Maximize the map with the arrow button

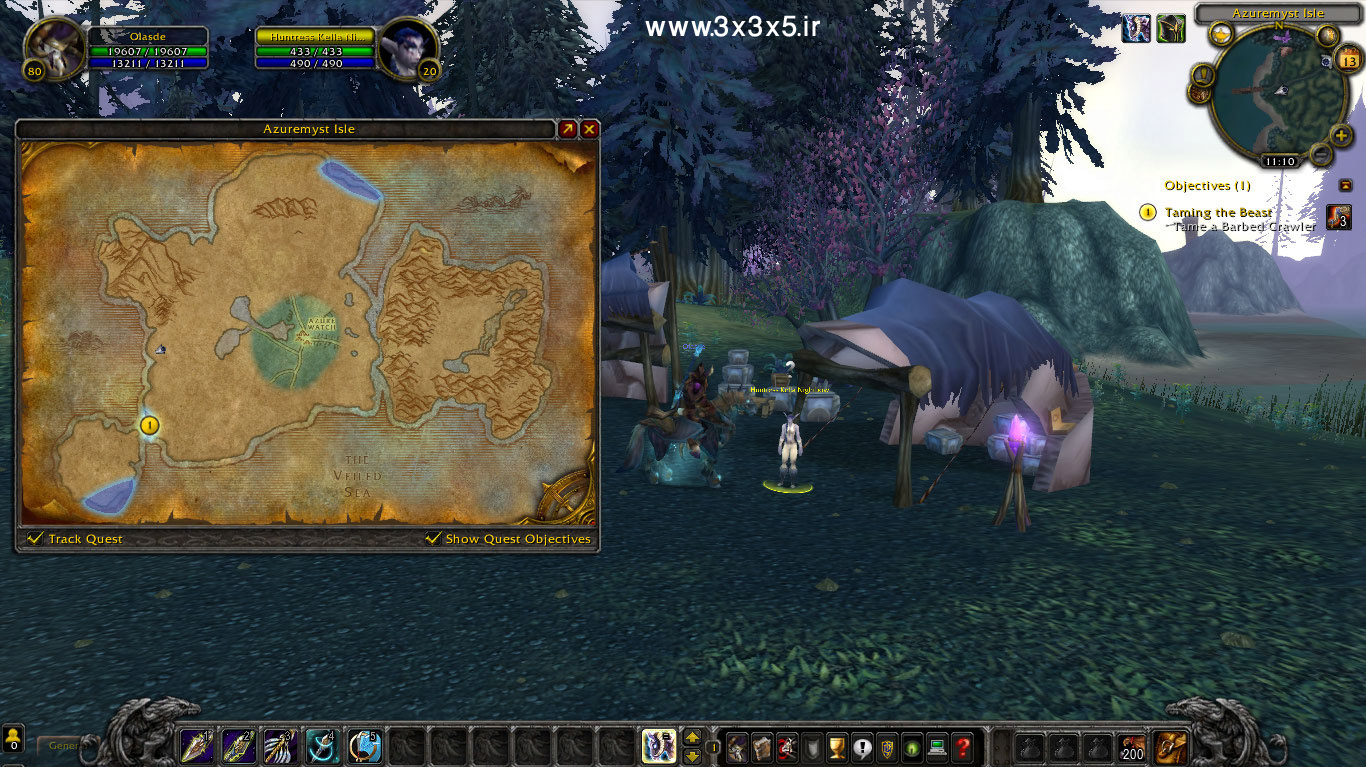567,129
